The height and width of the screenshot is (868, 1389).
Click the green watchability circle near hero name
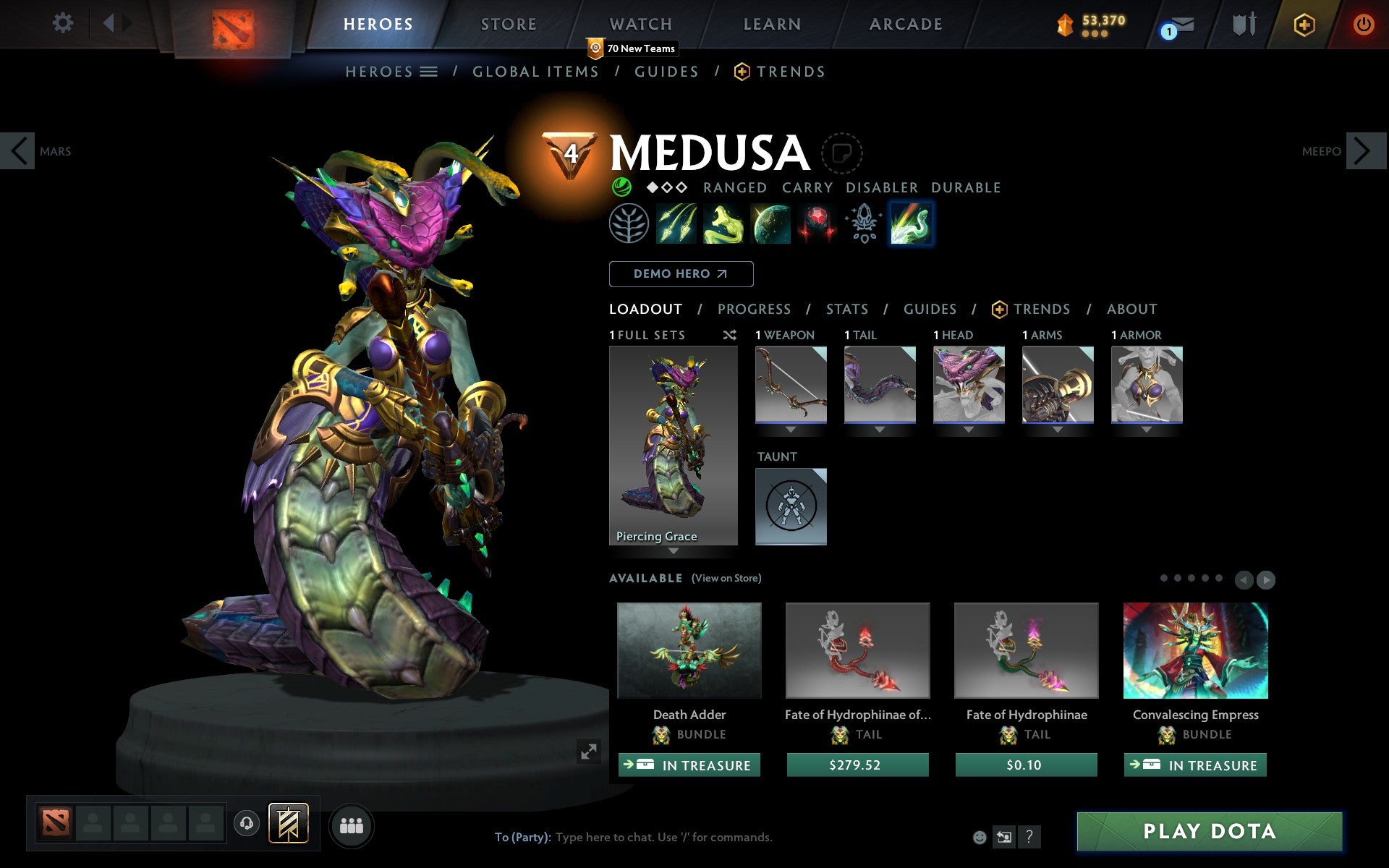point(621,187)
